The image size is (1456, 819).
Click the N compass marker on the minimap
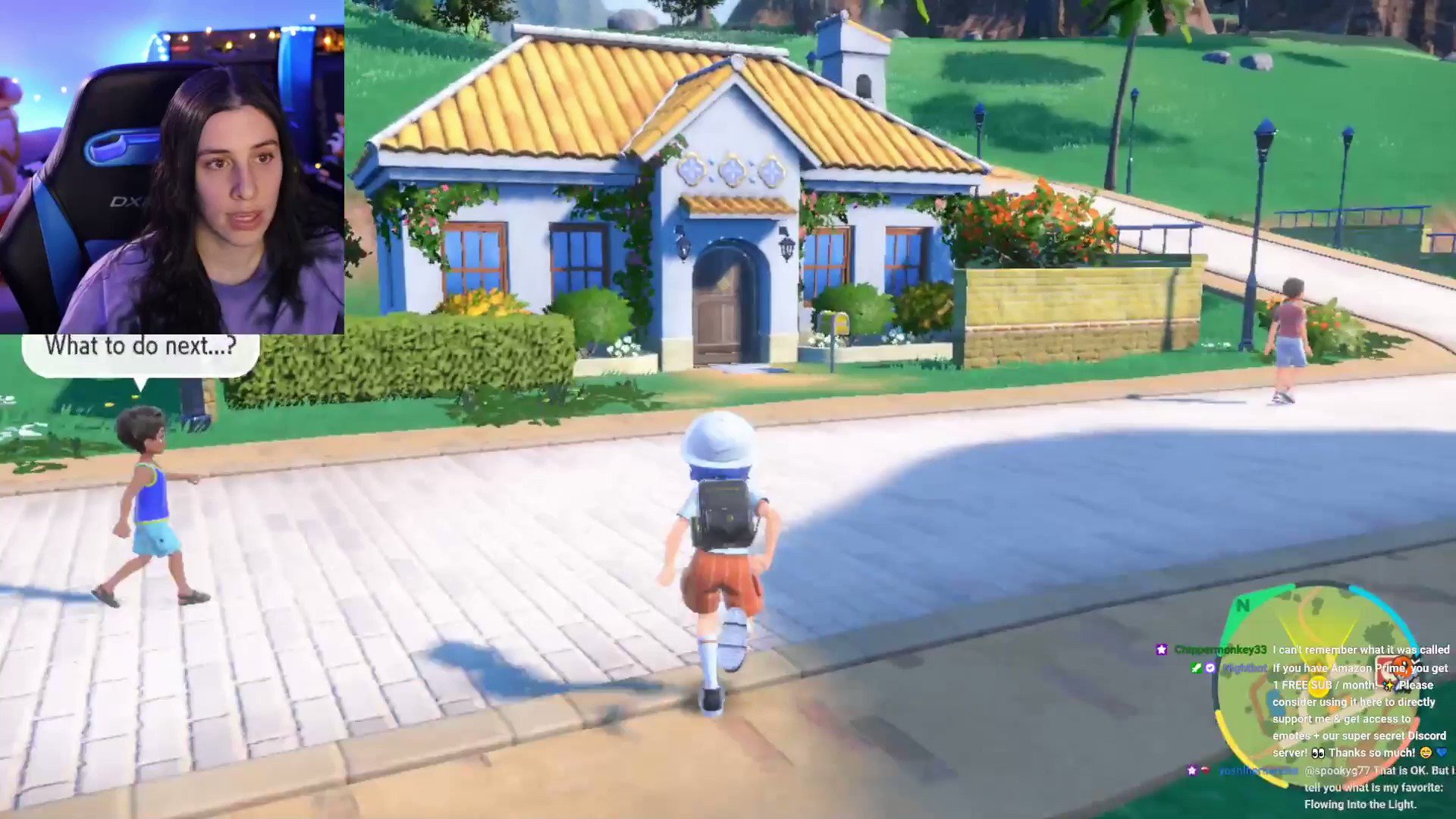[x=1244, y=605]
